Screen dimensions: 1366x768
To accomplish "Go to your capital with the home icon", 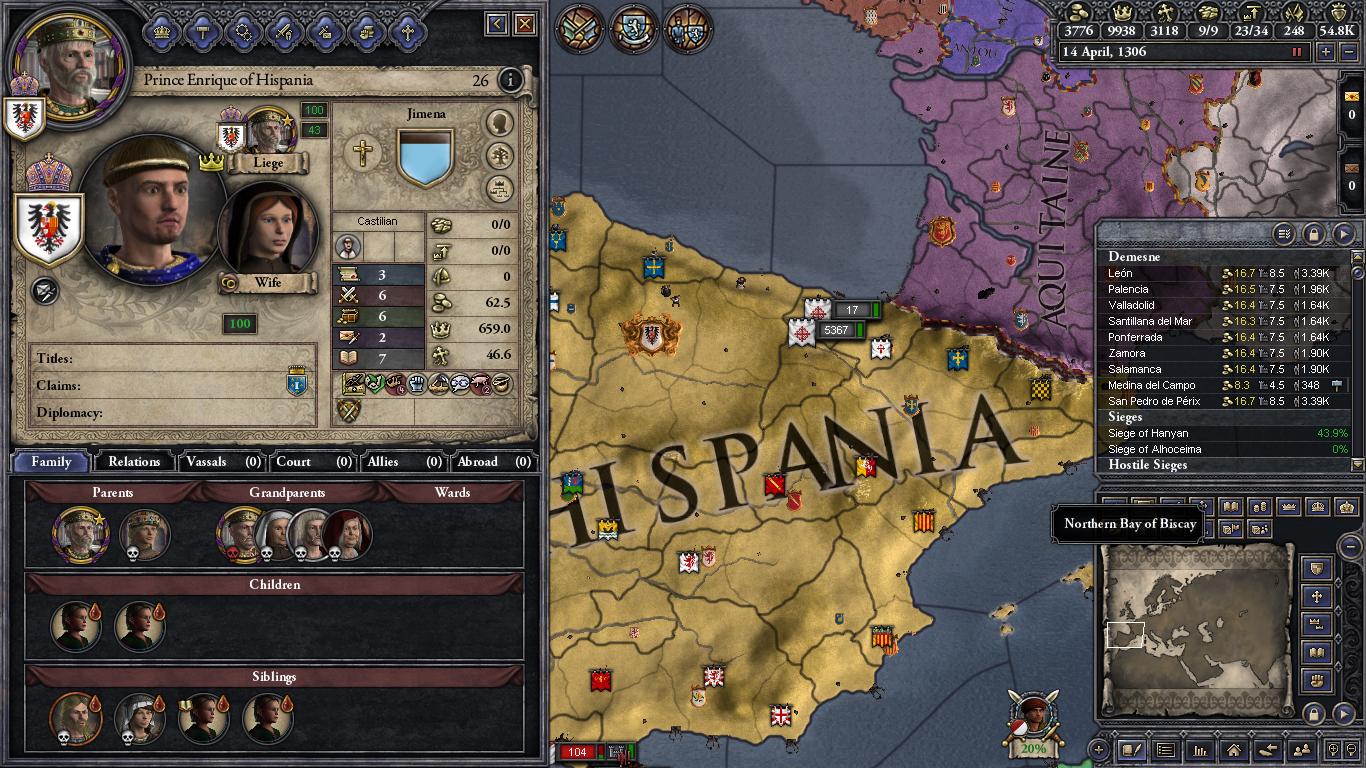I will coord(1234,749).
